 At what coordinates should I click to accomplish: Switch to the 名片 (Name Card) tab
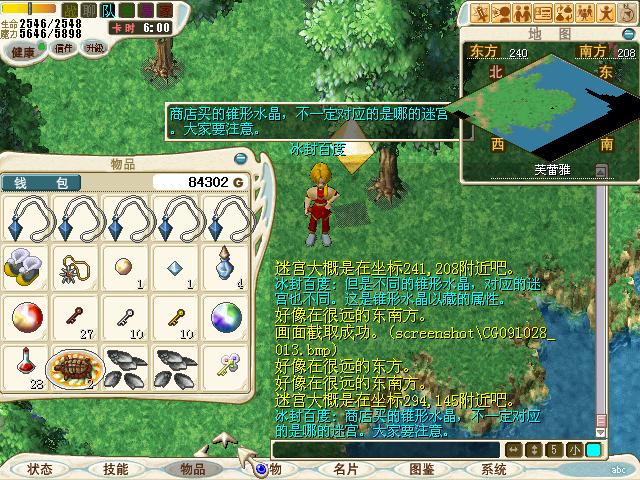346,468
